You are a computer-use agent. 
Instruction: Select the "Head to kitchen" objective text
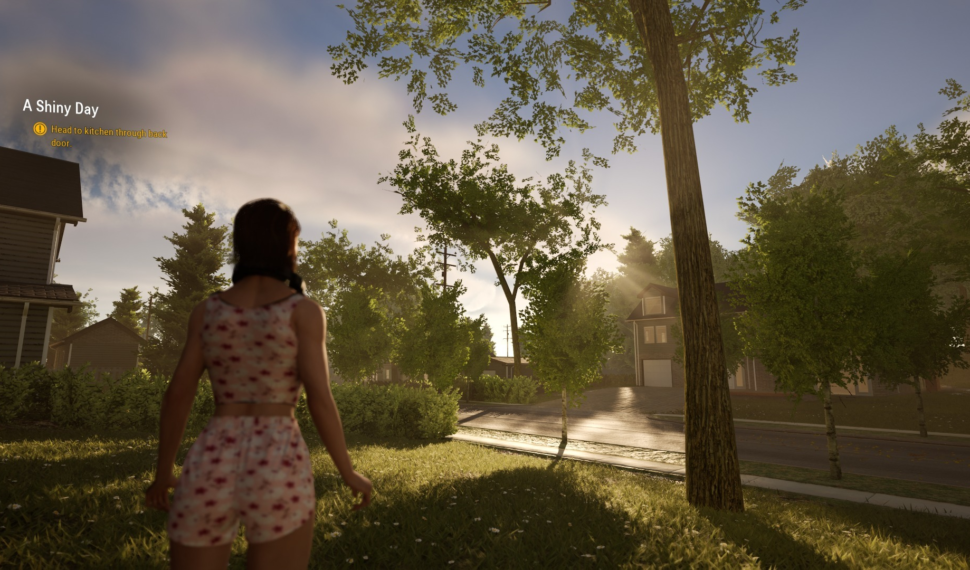click(x=108, y=136)
